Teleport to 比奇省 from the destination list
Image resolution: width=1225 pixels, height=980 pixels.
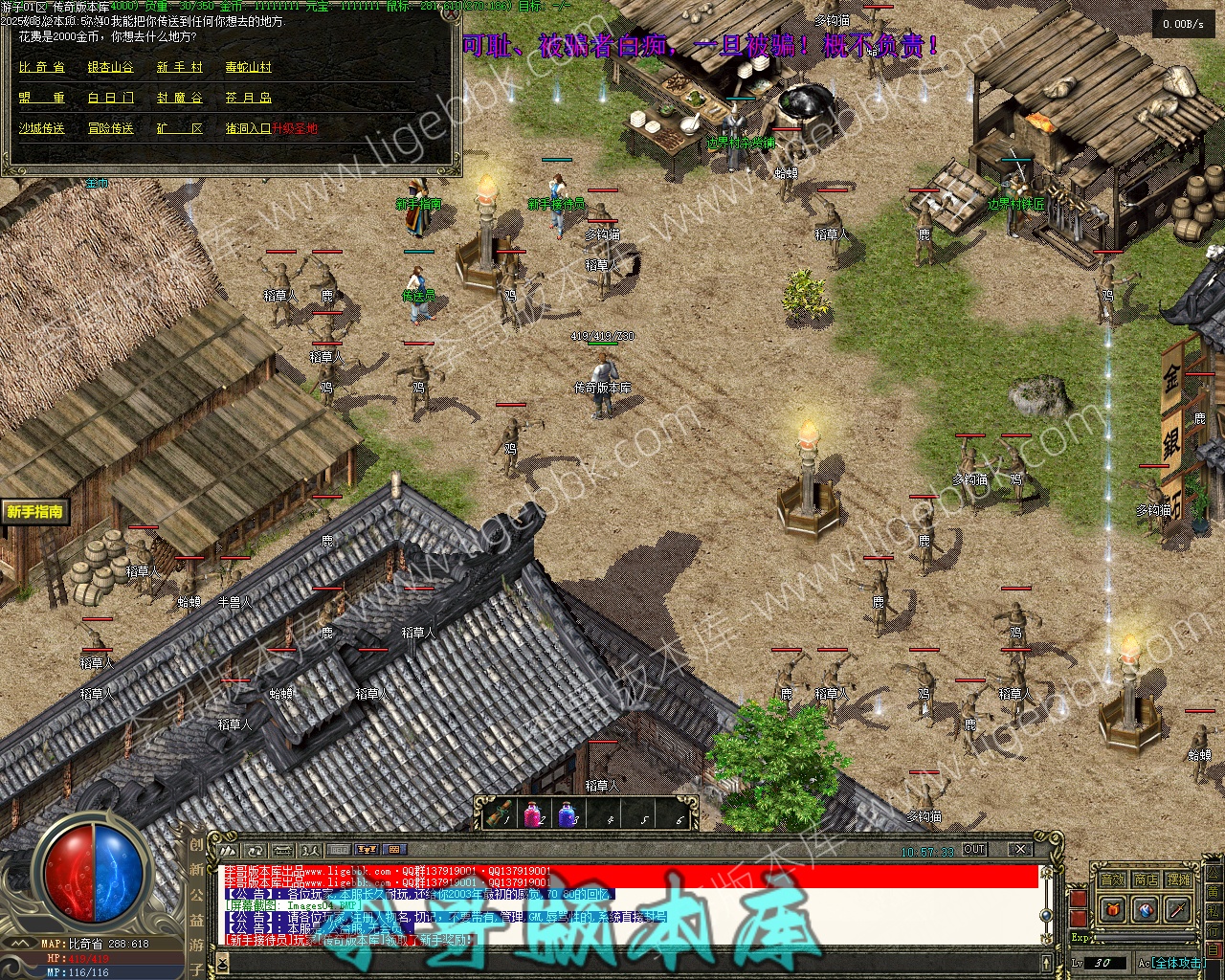42,67
